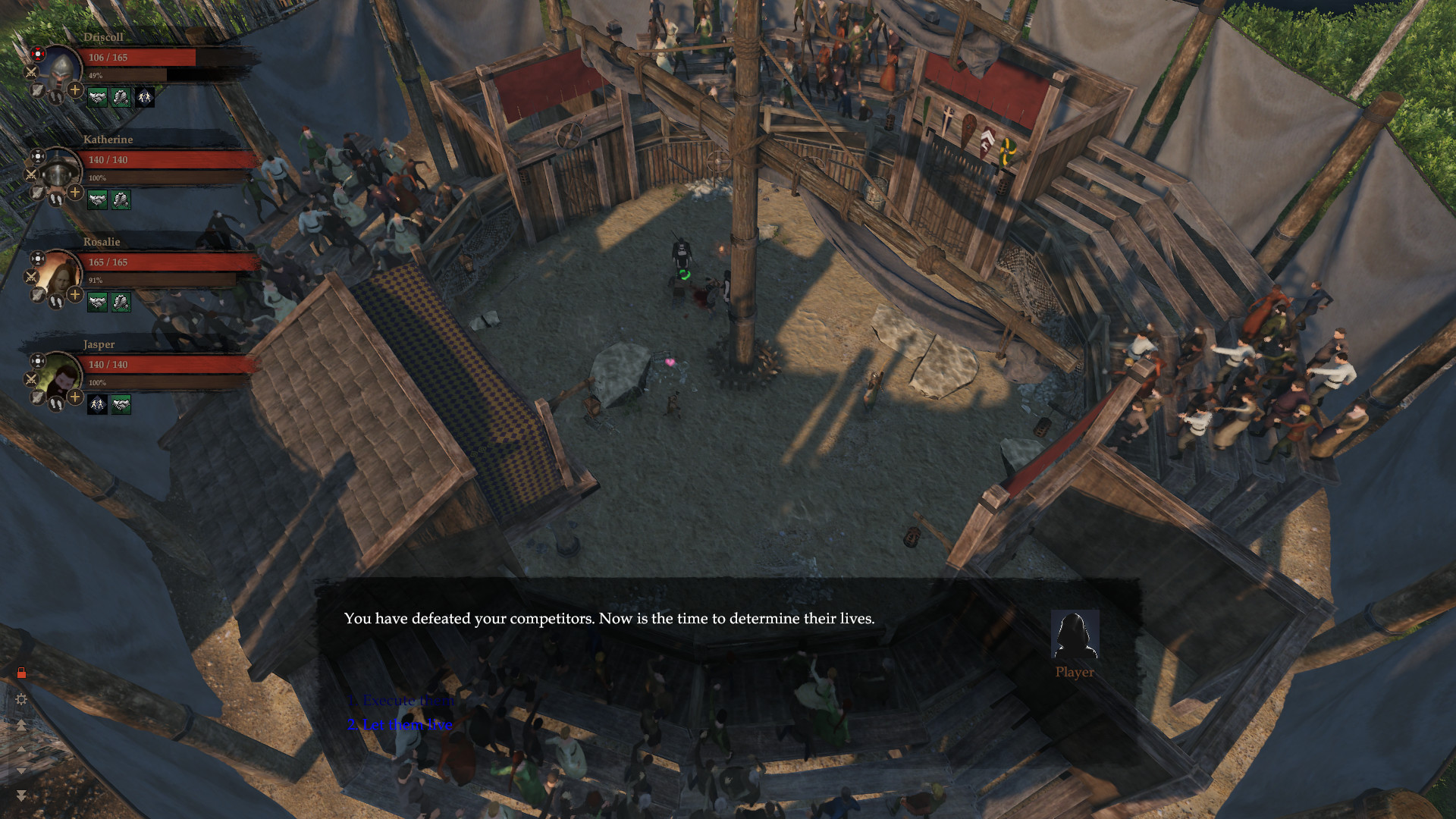The height and width of the screenshot is (819, 1456).
Task: Click the double up-arrow control bottom left
Action: click(22, 725)
